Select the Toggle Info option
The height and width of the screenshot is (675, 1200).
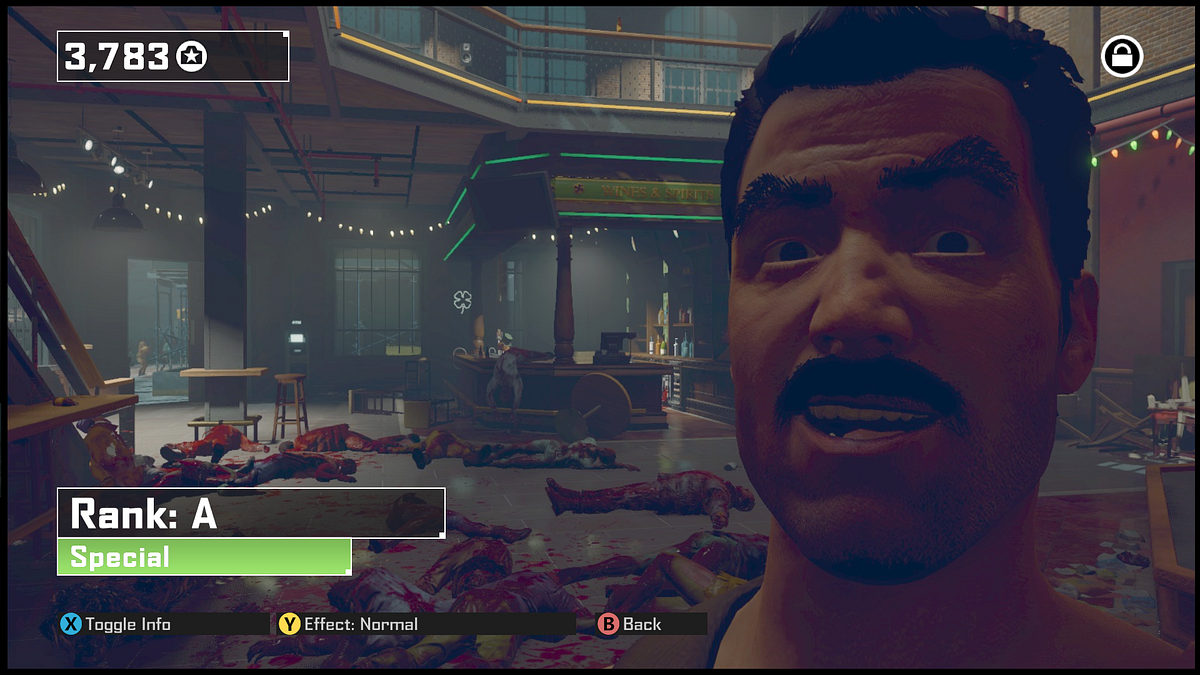(116, 624)
